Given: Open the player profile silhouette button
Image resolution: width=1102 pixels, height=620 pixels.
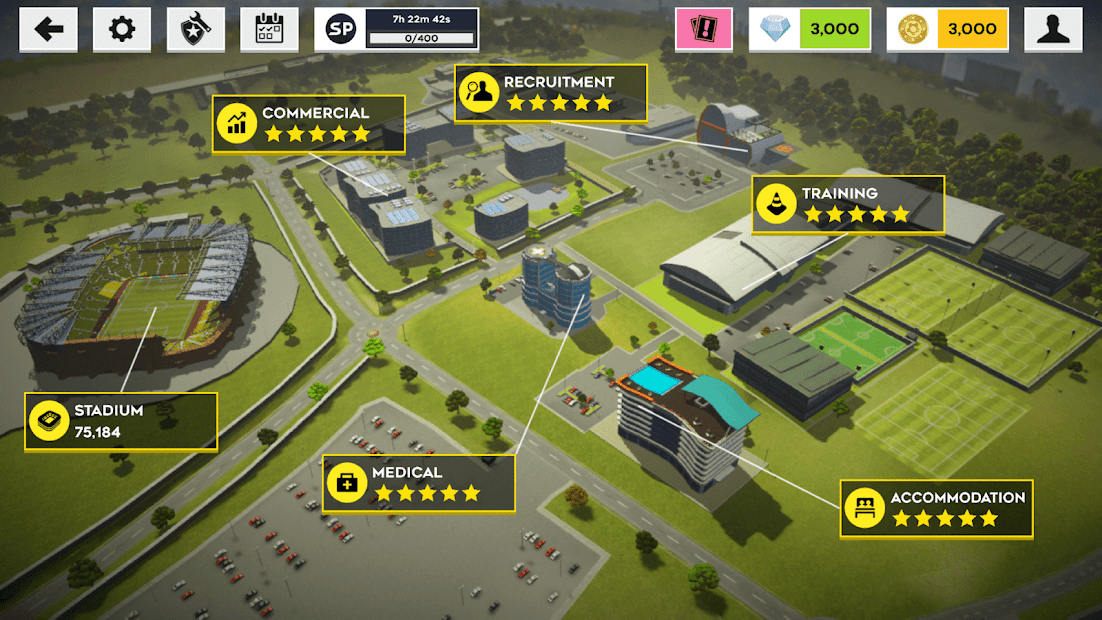Looking at the screenshot, I should [x=1053, y=29].
